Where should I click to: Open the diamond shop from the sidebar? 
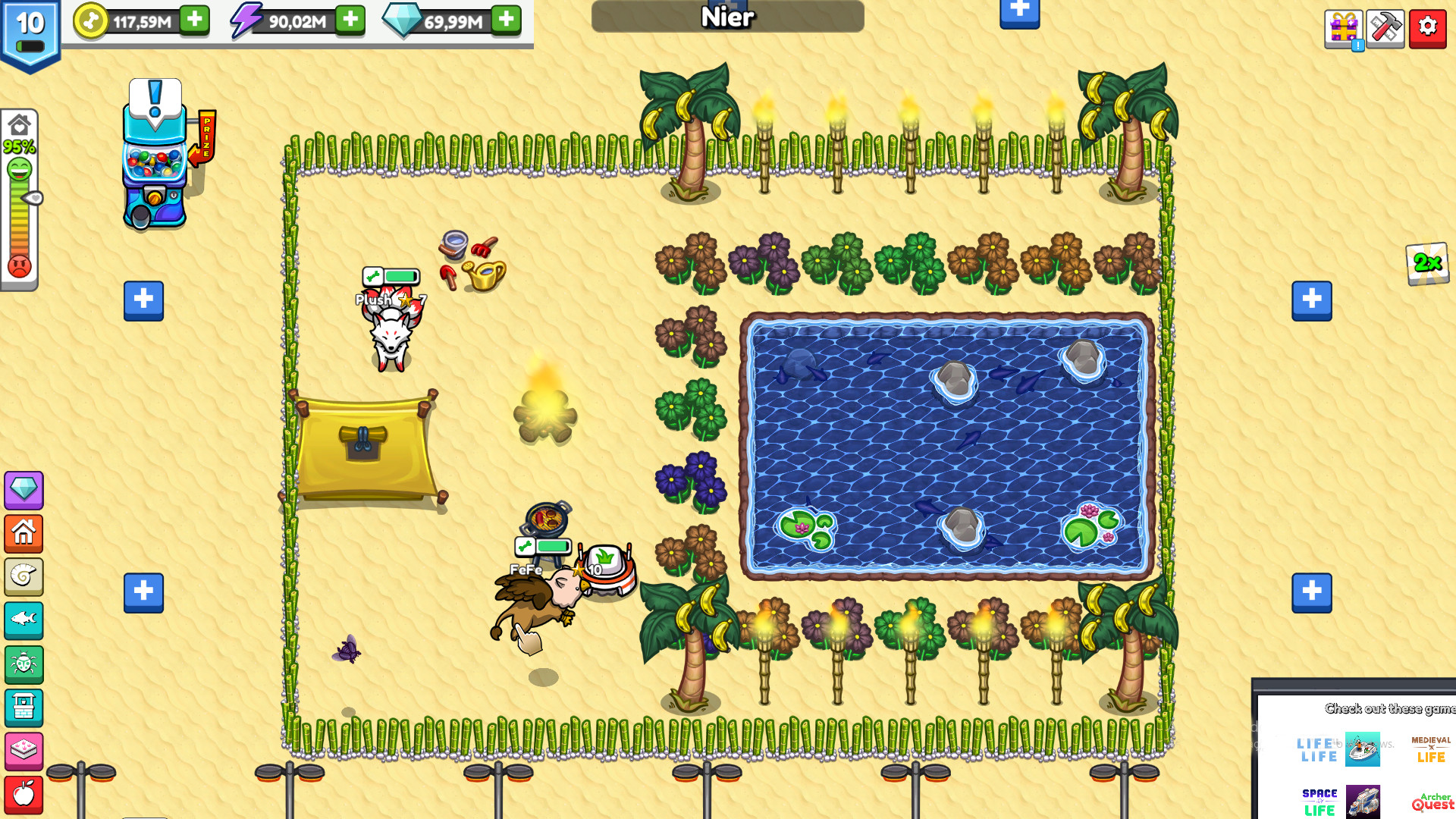[24, 491]
